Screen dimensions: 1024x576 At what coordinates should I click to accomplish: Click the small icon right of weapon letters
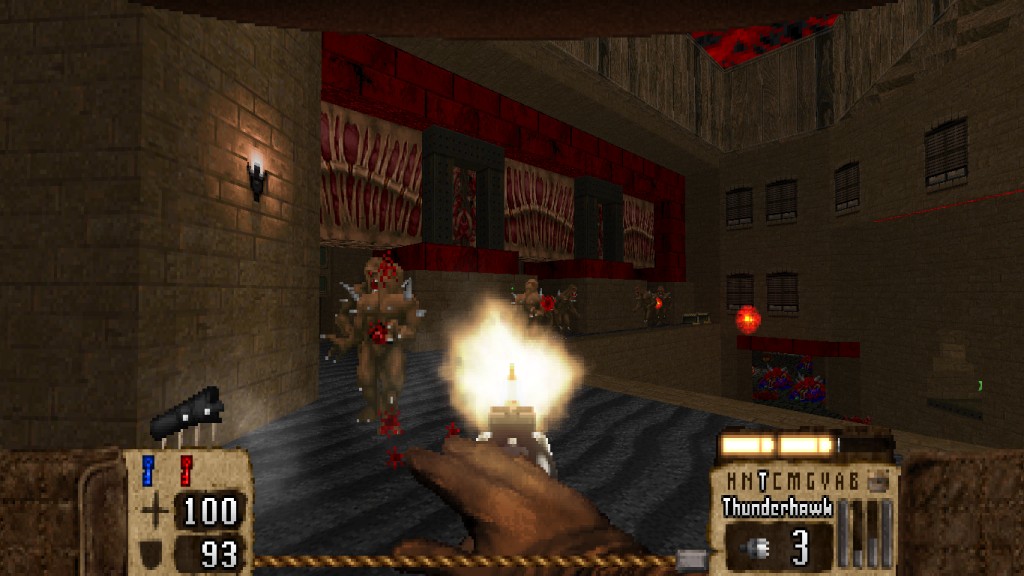[878, 479]
